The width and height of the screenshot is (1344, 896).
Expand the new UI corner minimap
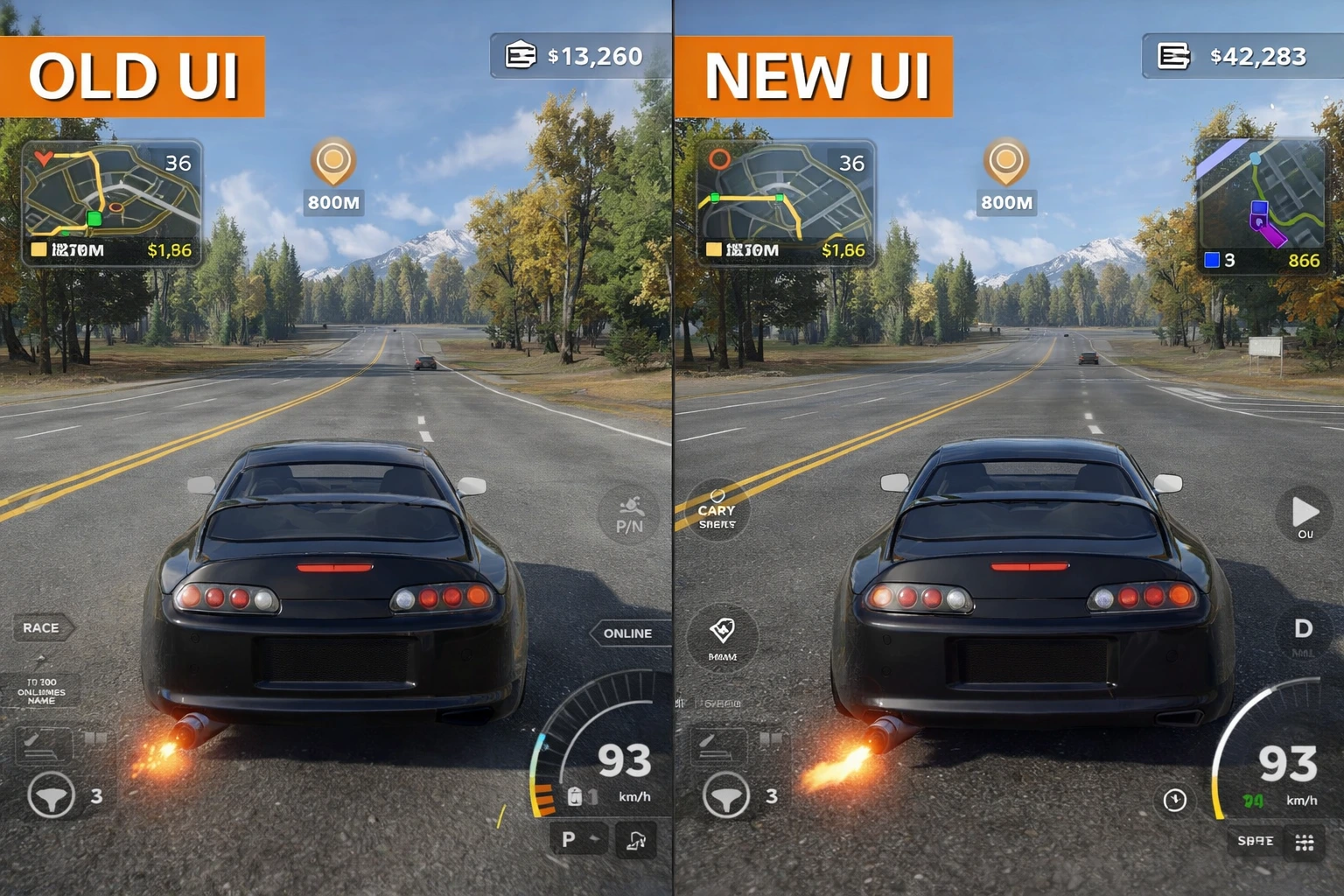tap(1260, 201)
